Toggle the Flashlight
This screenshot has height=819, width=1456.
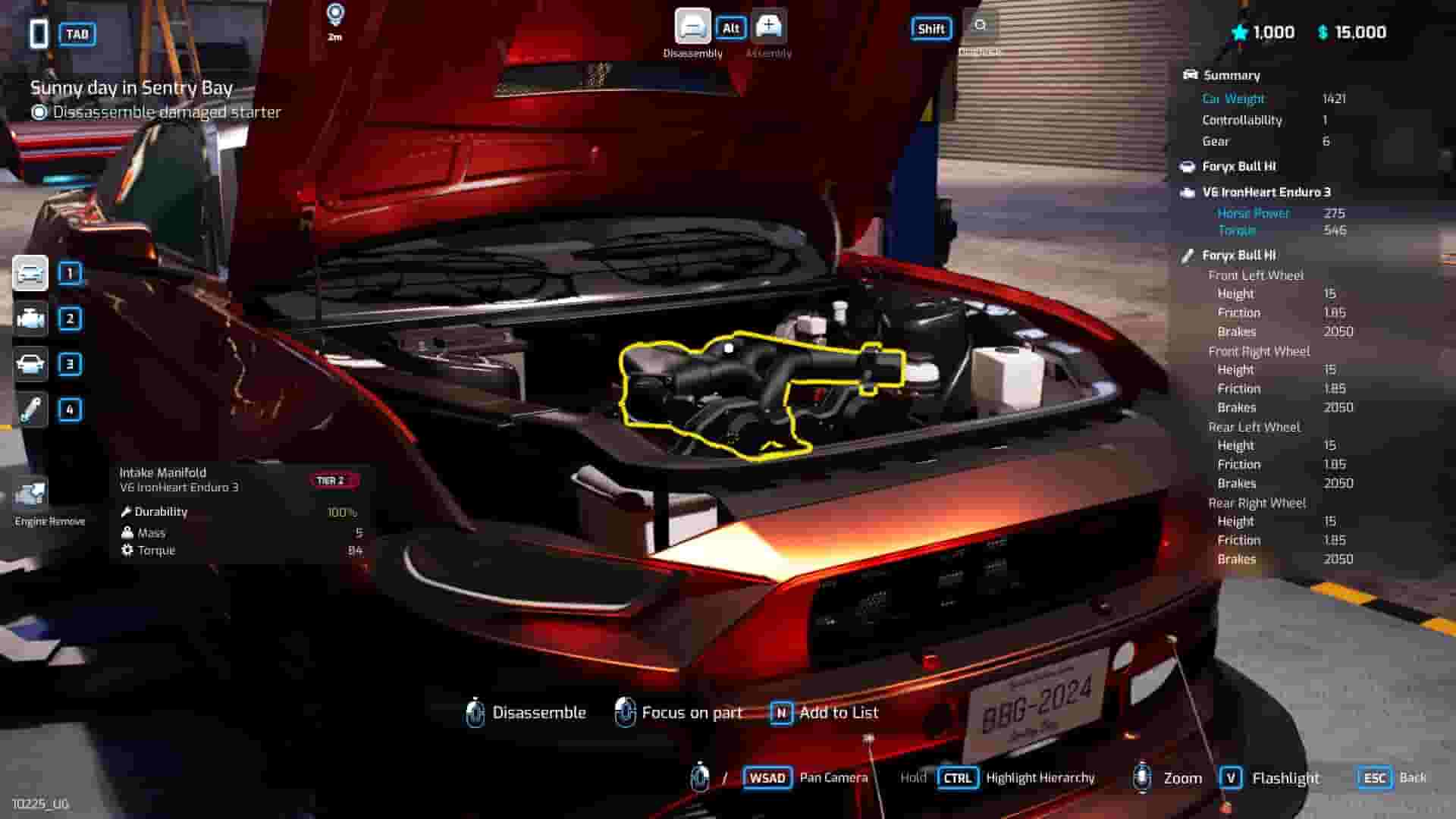click(1232, 777)
